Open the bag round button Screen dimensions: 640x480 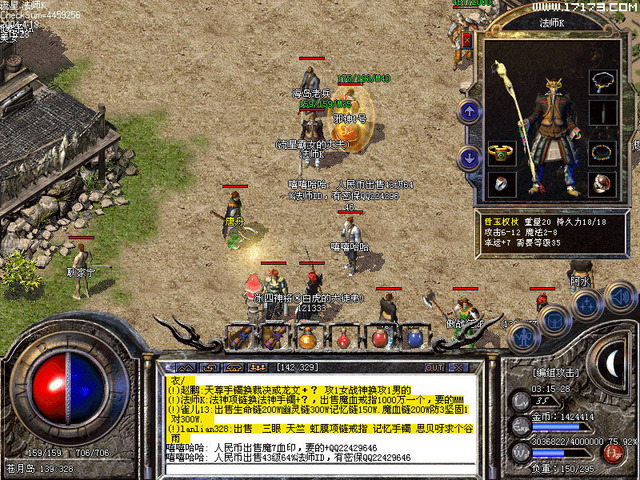pyautogui.click(x=552, y=318)
